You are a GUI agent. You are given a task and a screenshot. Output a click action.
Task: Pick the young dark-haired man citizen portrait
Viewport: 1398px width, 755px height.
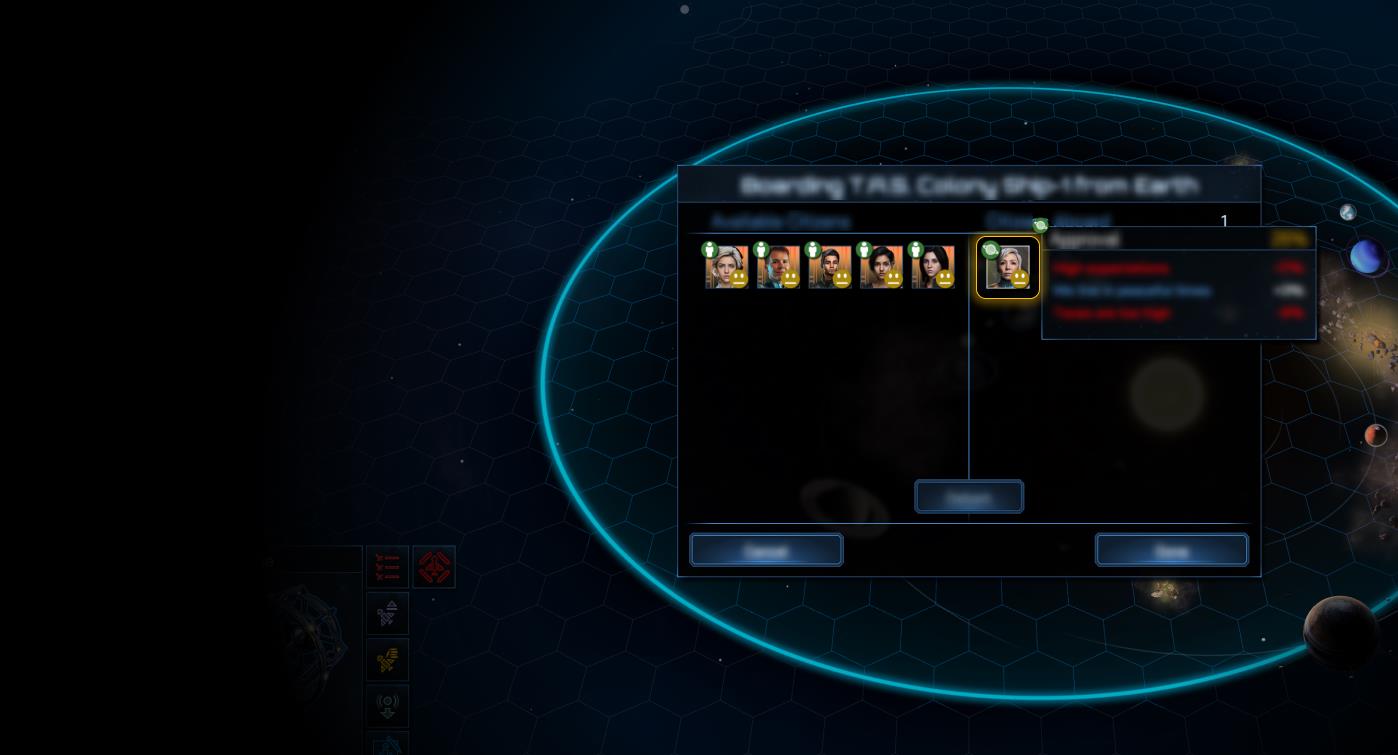(x=829, y=267)
